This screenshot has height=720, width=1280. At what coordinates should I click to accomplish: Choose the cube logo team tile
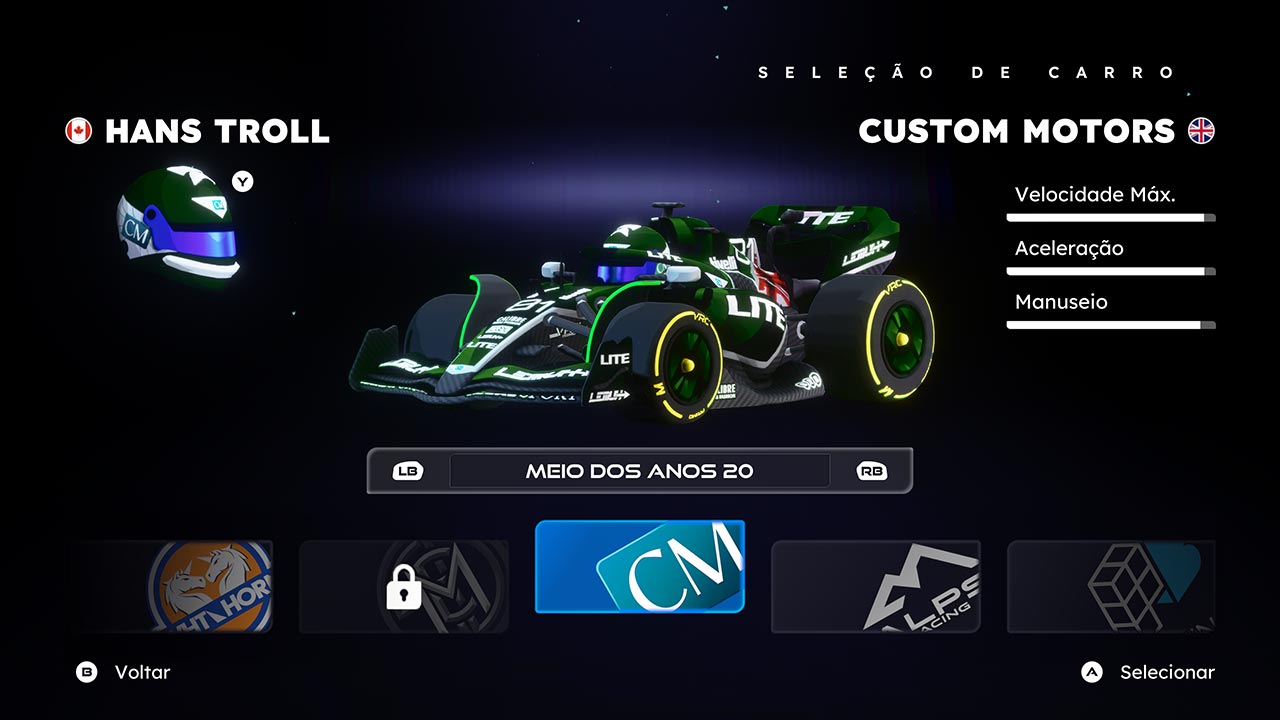coord(1110,586)
